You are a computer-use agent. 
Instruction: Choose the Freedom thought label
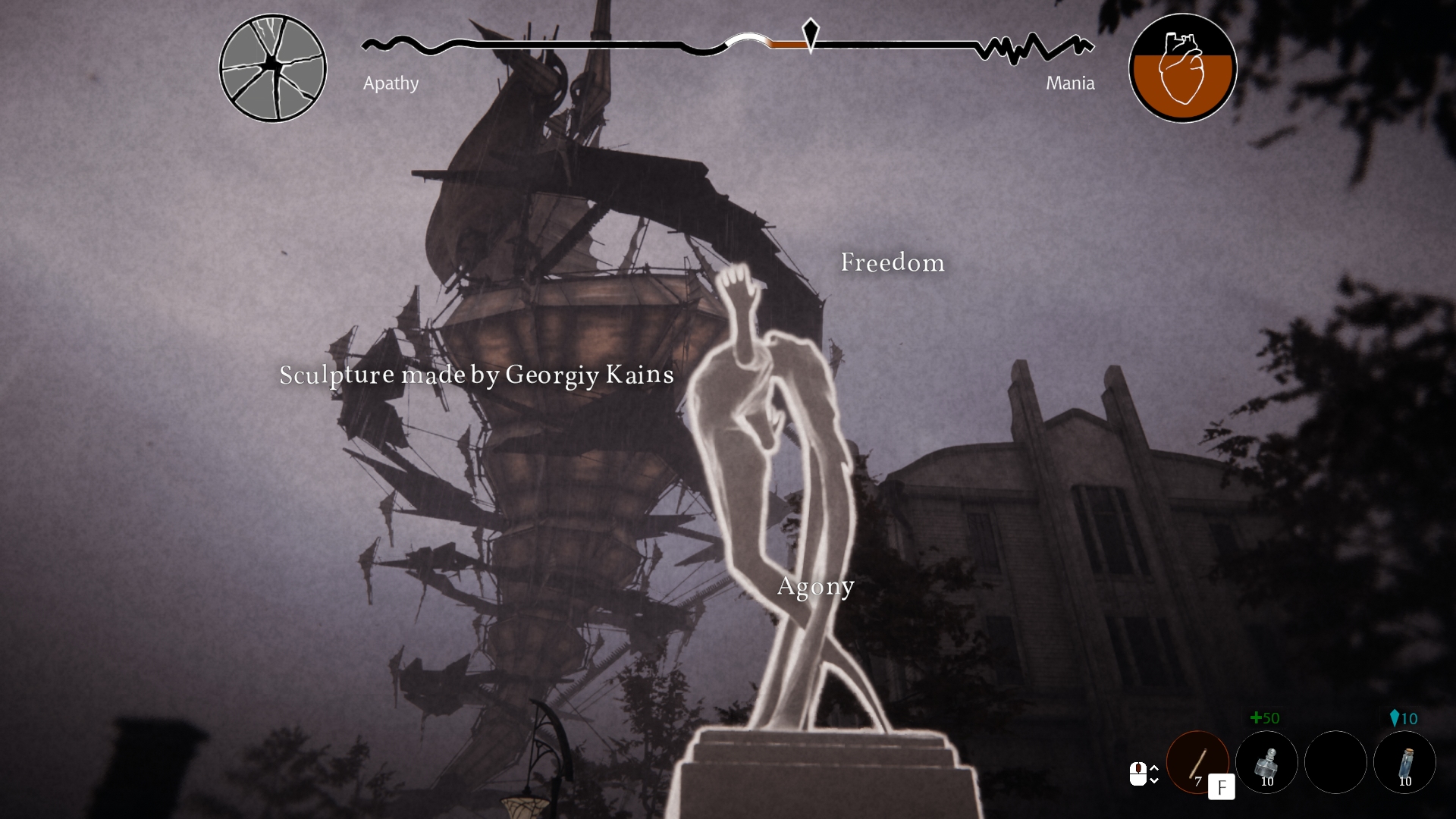(x=893, y=262)
